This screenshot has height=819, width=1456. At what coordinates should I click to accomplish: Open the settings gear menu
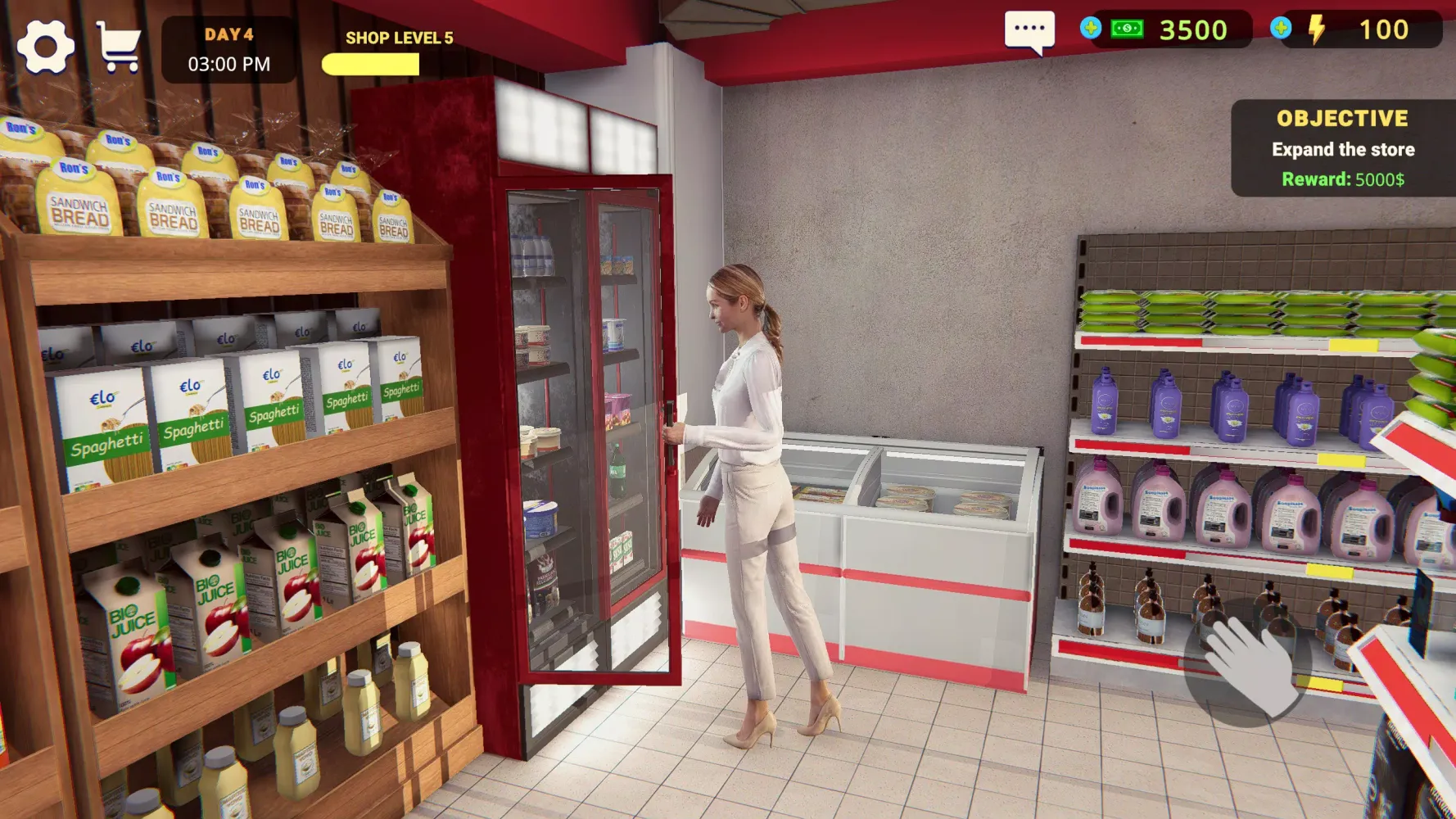[x=46, y=47]
